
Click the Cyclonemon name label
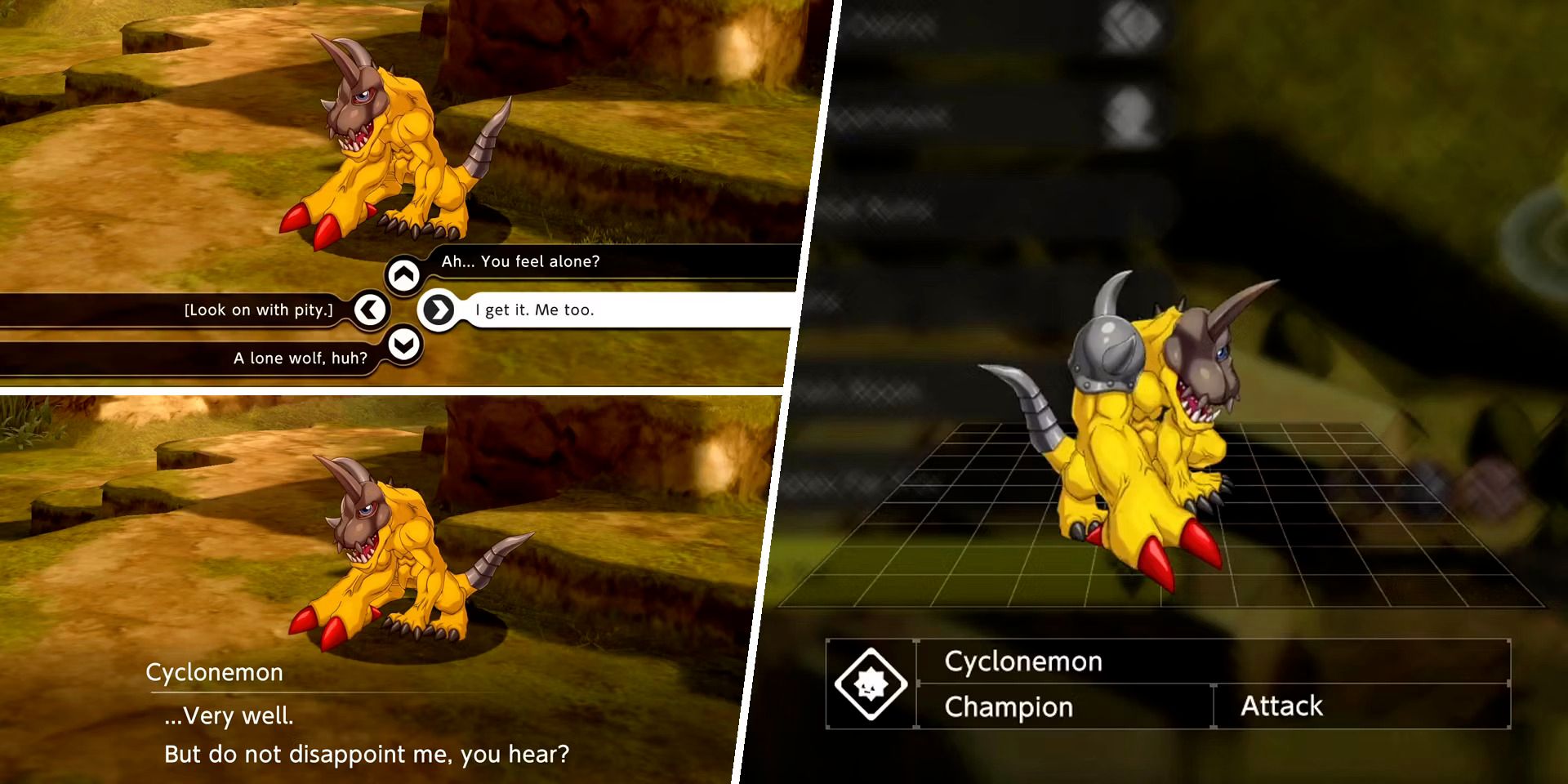[1023, 661]
